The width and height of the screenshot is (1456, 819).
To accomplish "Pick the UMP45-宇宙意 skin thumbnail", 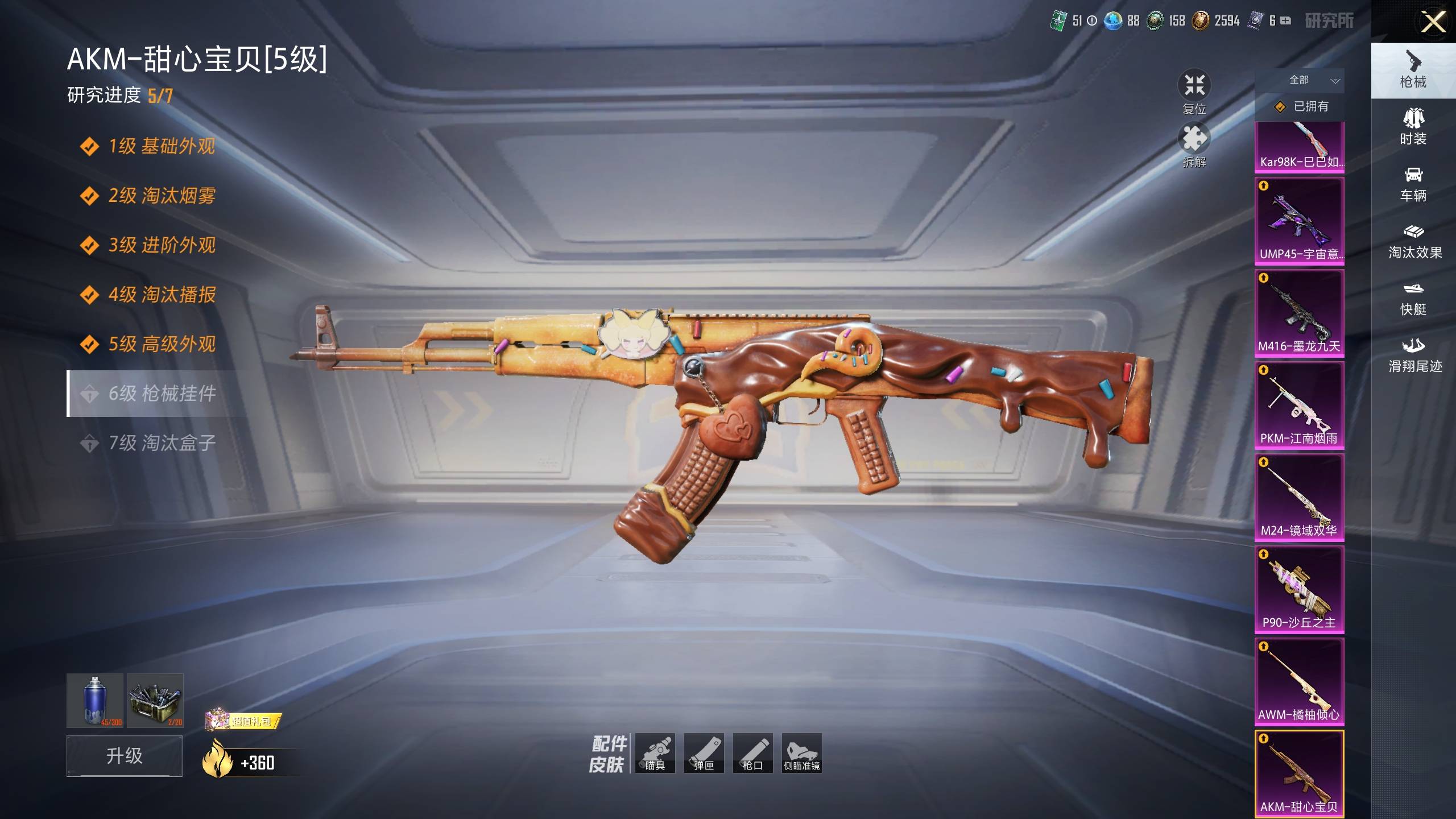I will pos(1300,221).
